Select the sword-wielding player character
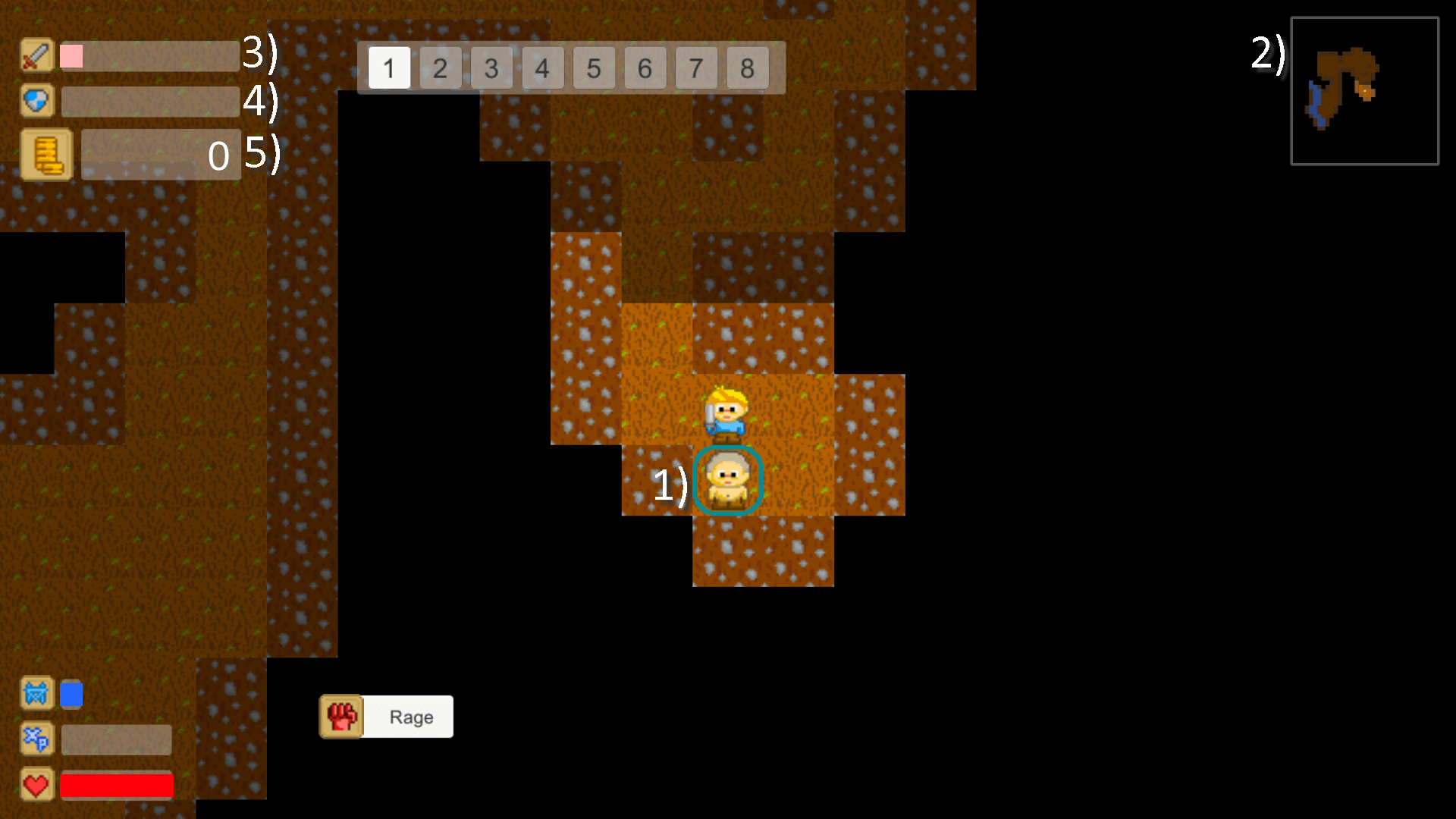This screenshot has width=1456, height=819. [x=726, y=413]
